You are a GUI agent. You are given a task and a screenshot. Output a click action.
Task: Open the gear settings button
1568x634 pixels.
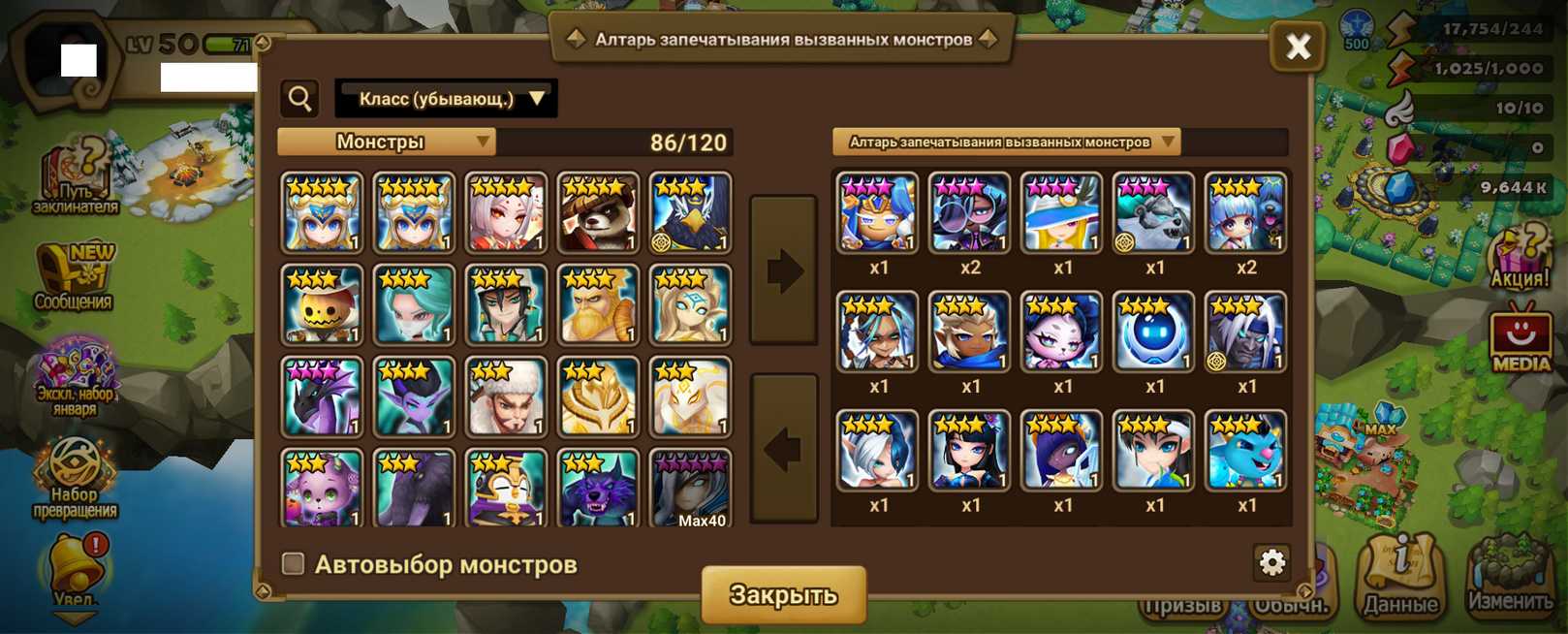pos(1271,561)
